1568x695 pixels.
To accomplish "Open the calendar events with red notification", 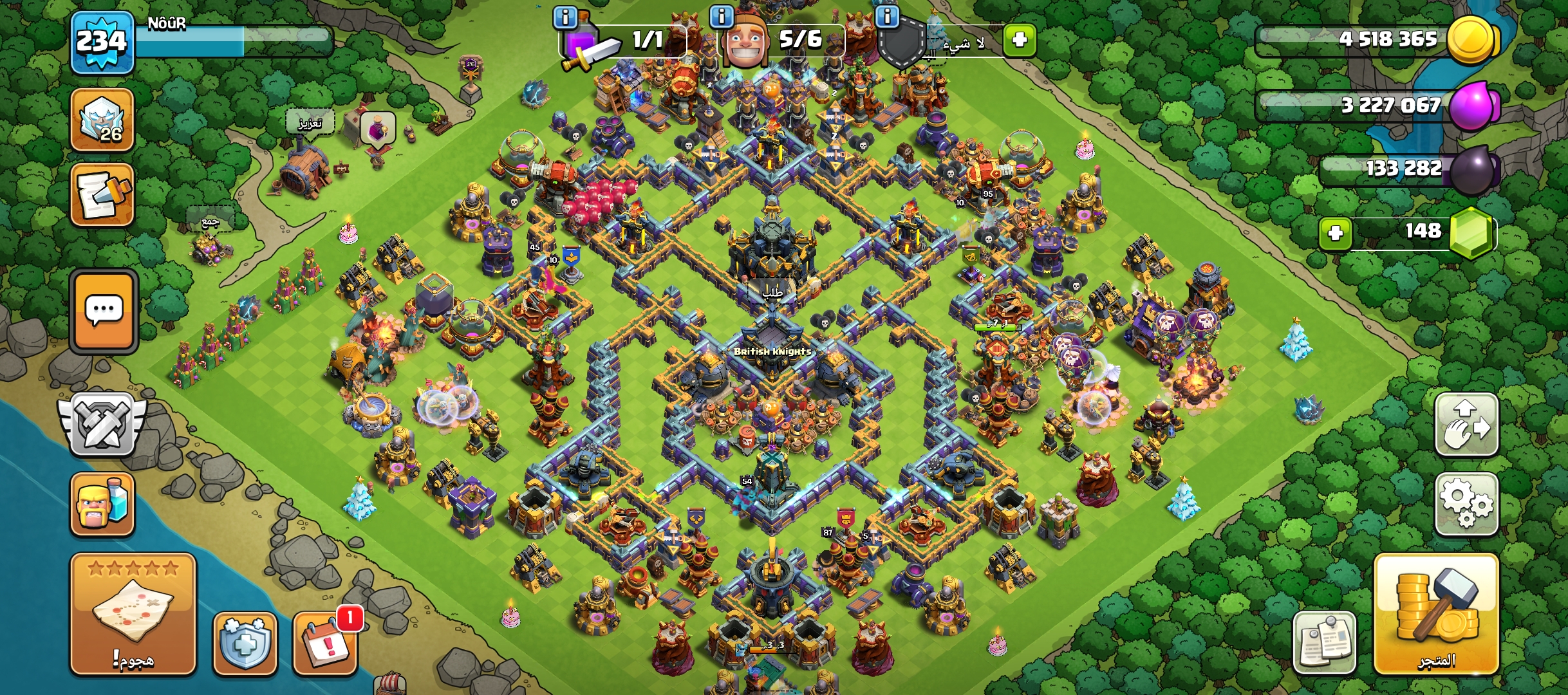I will point(325,643).
